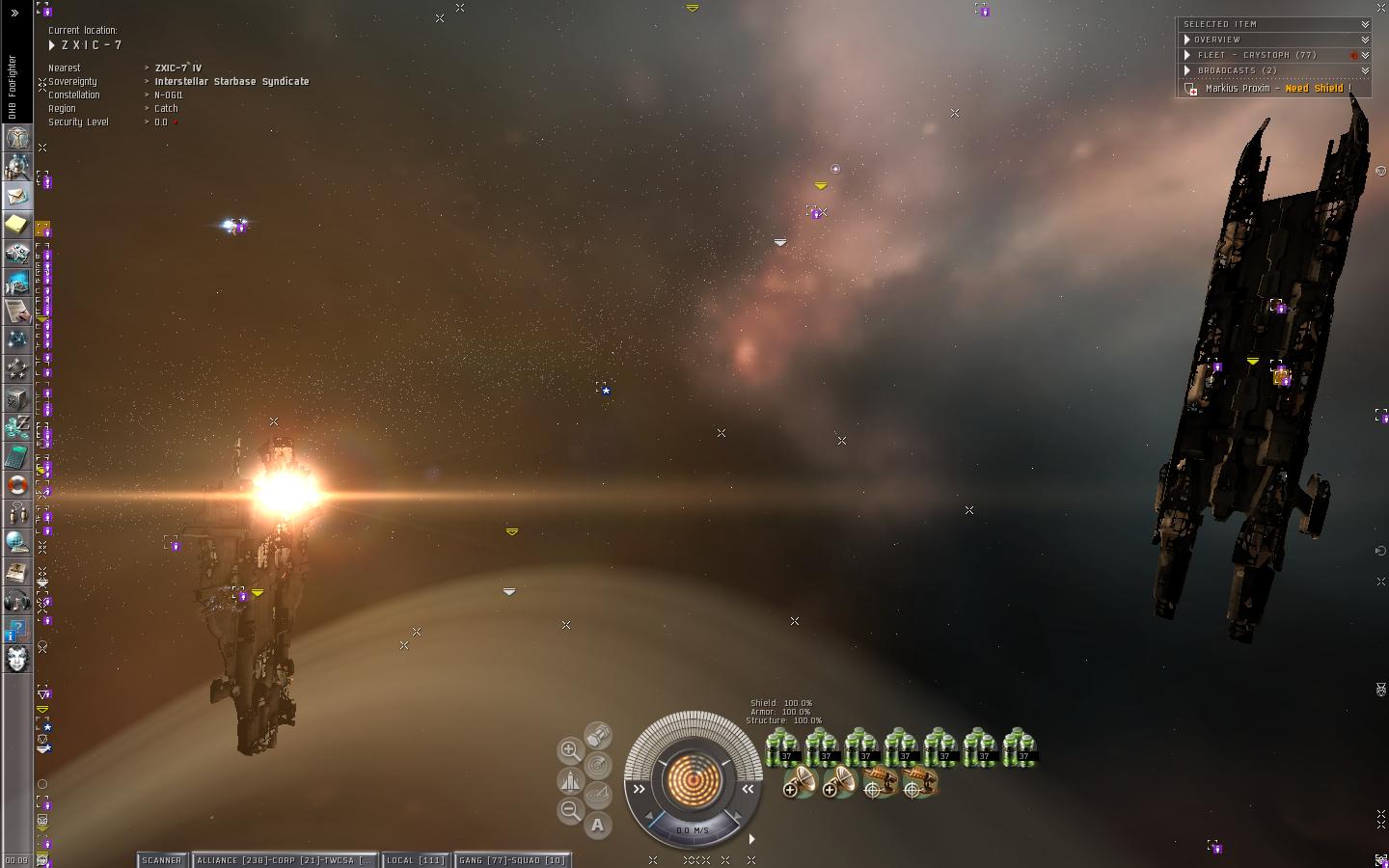Click the zoom-out magnifier button

tap(570, 810)
